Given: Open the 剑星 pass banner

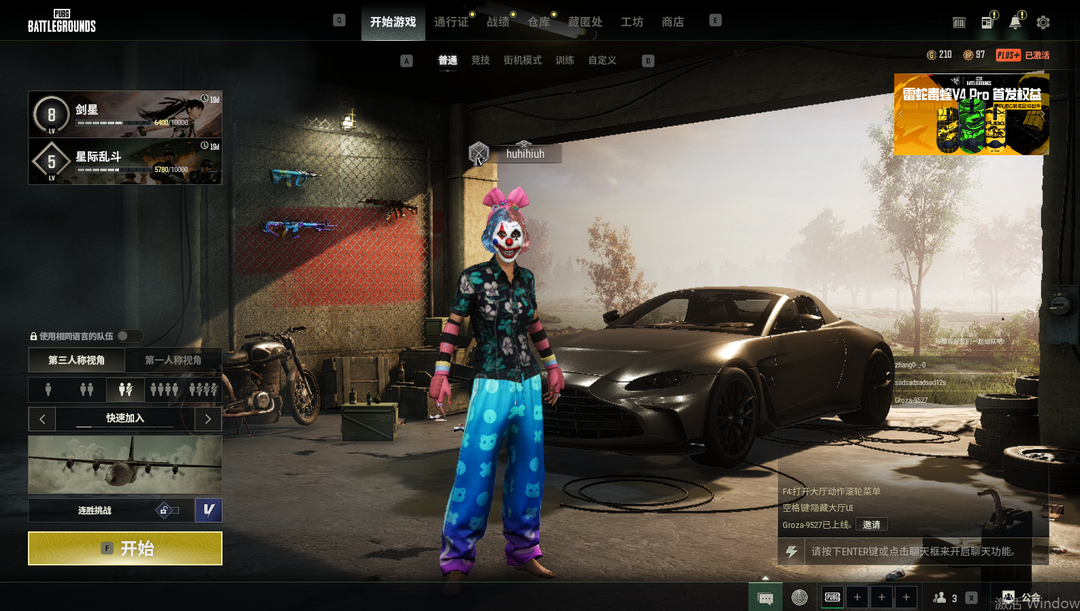Looking at the screenshot, I should 125,114.
